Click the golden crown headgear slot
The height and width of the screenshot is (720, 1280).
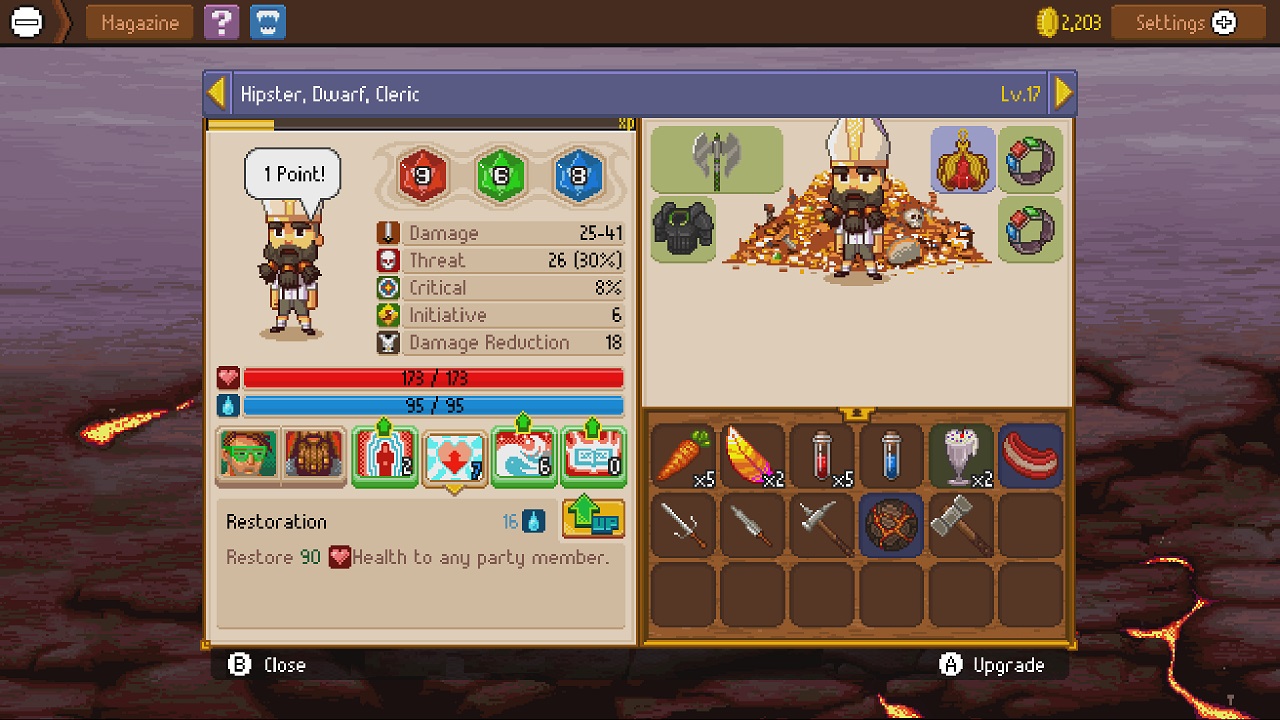point(961,160)
